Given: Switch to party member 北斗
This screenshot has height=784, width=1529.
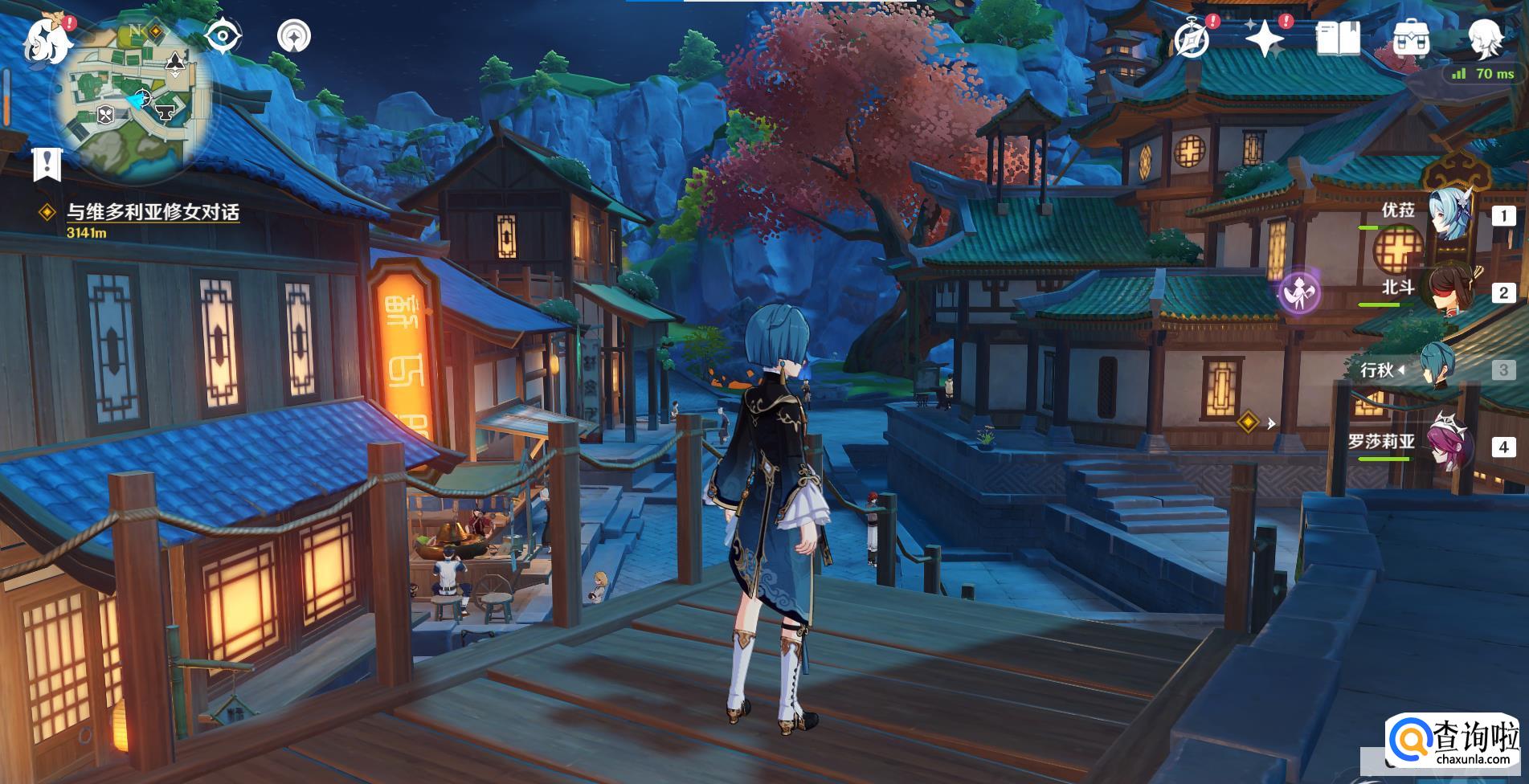Looking at the screenshot, I should [1450, 292].
